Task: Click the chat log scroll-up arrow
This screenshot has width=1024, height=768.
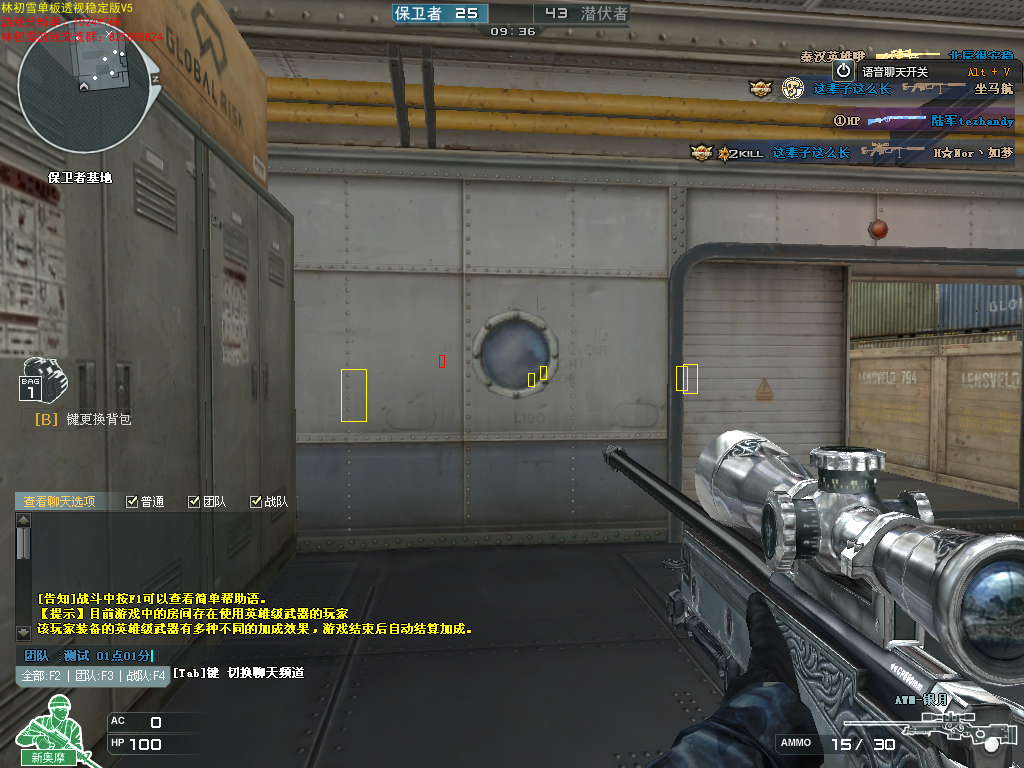Action: click(x=24, y=520)
